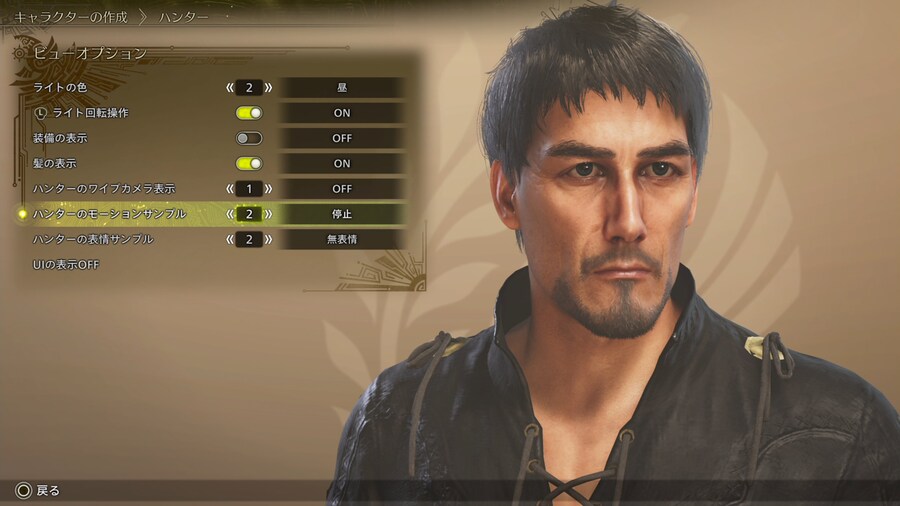Viewport: 900px width, 506px height.
Task: Select the UIの表示OFF option
Action: pyautogui.click(x=66, y=265)
